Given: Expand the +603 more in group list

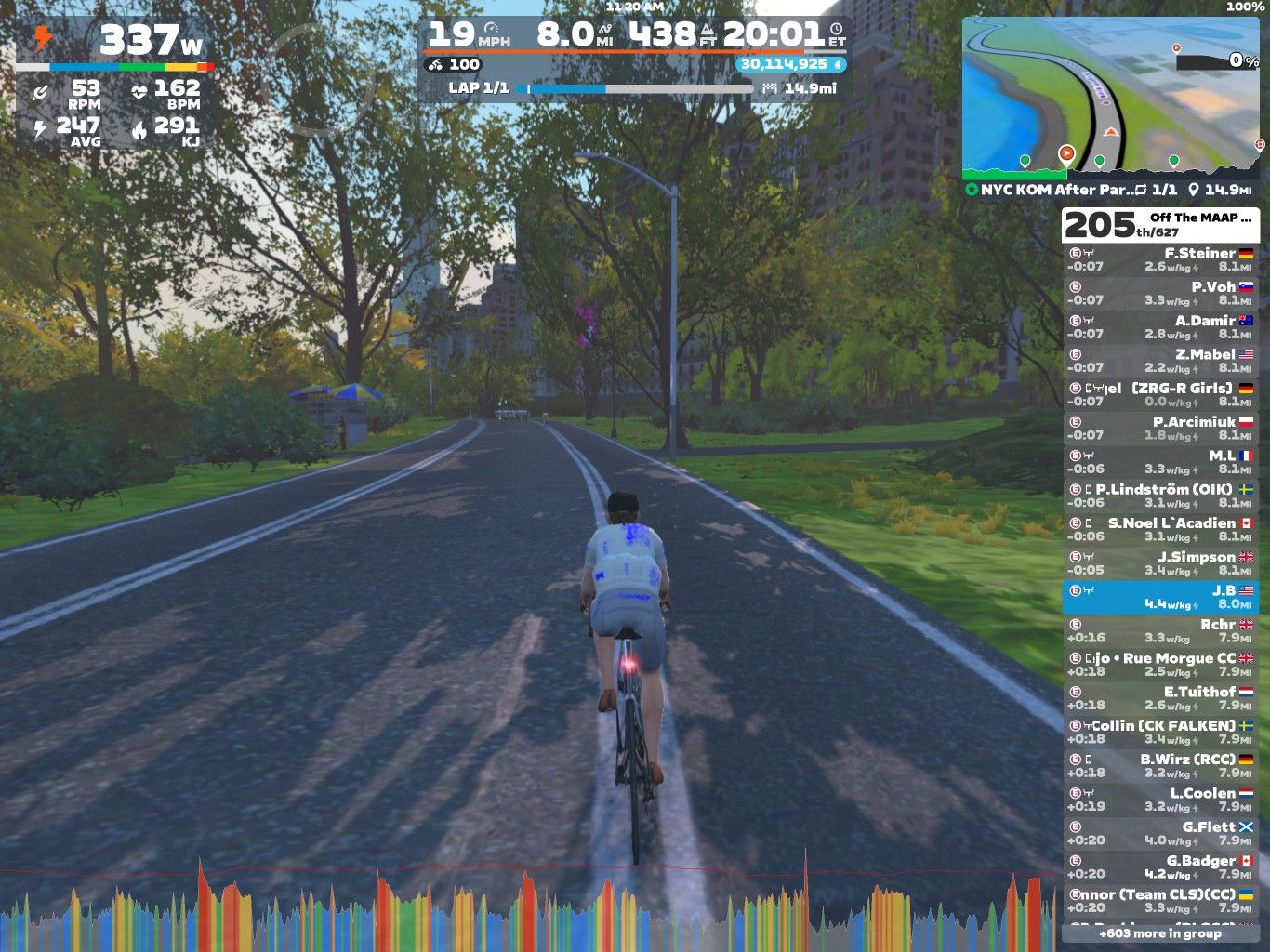Looking at the screenshot, I should point(1160,933).
